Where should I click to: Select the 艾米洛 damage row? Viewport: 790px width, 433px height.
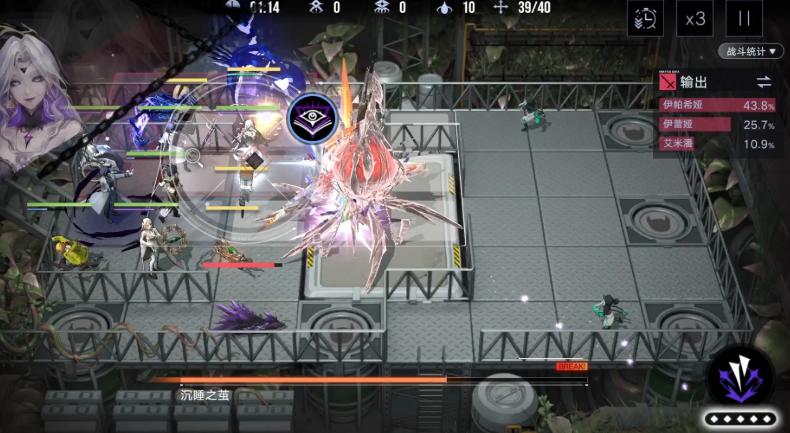(717, 144)
